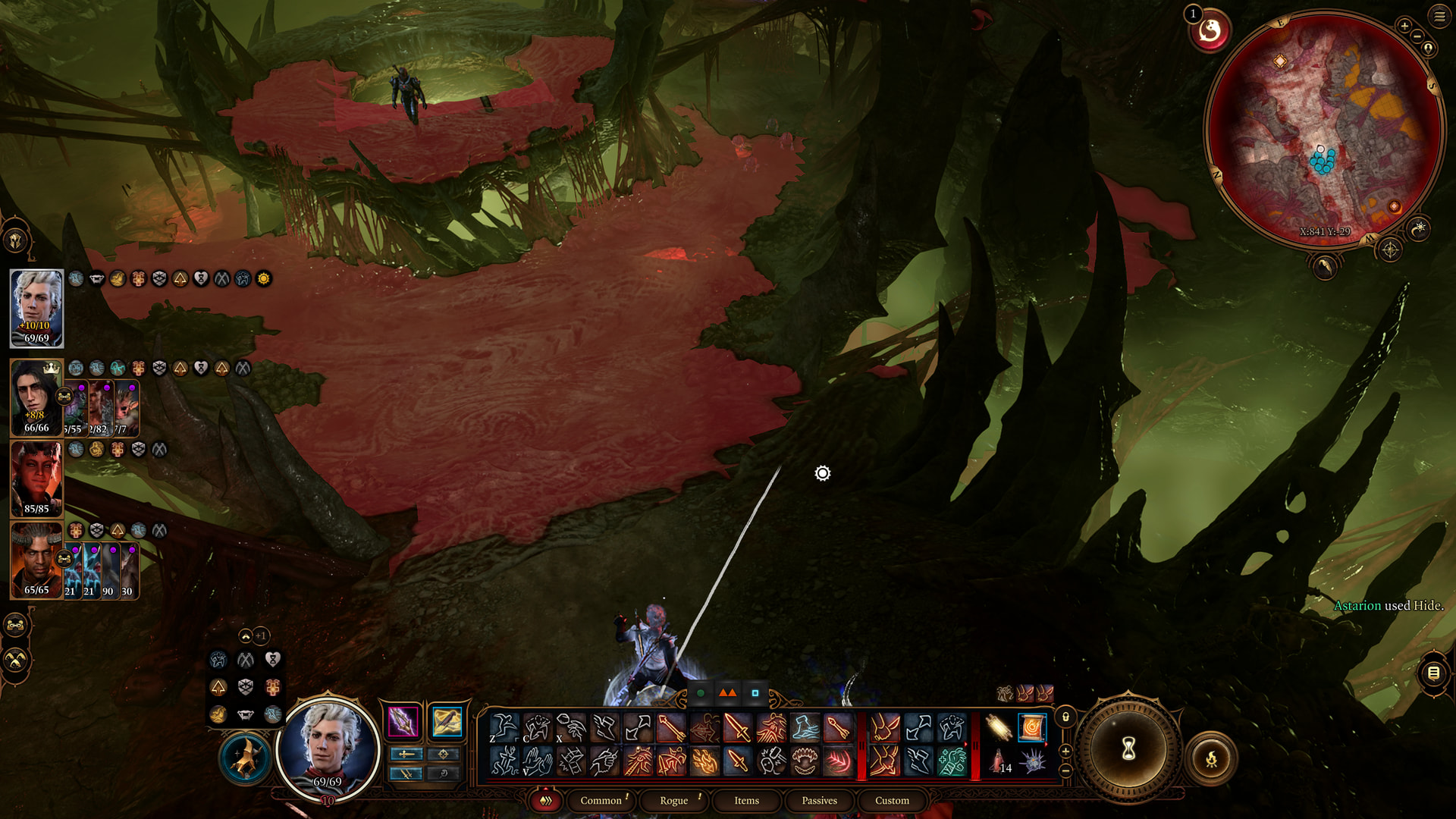Open the campfire rest button

point(1211,758)
